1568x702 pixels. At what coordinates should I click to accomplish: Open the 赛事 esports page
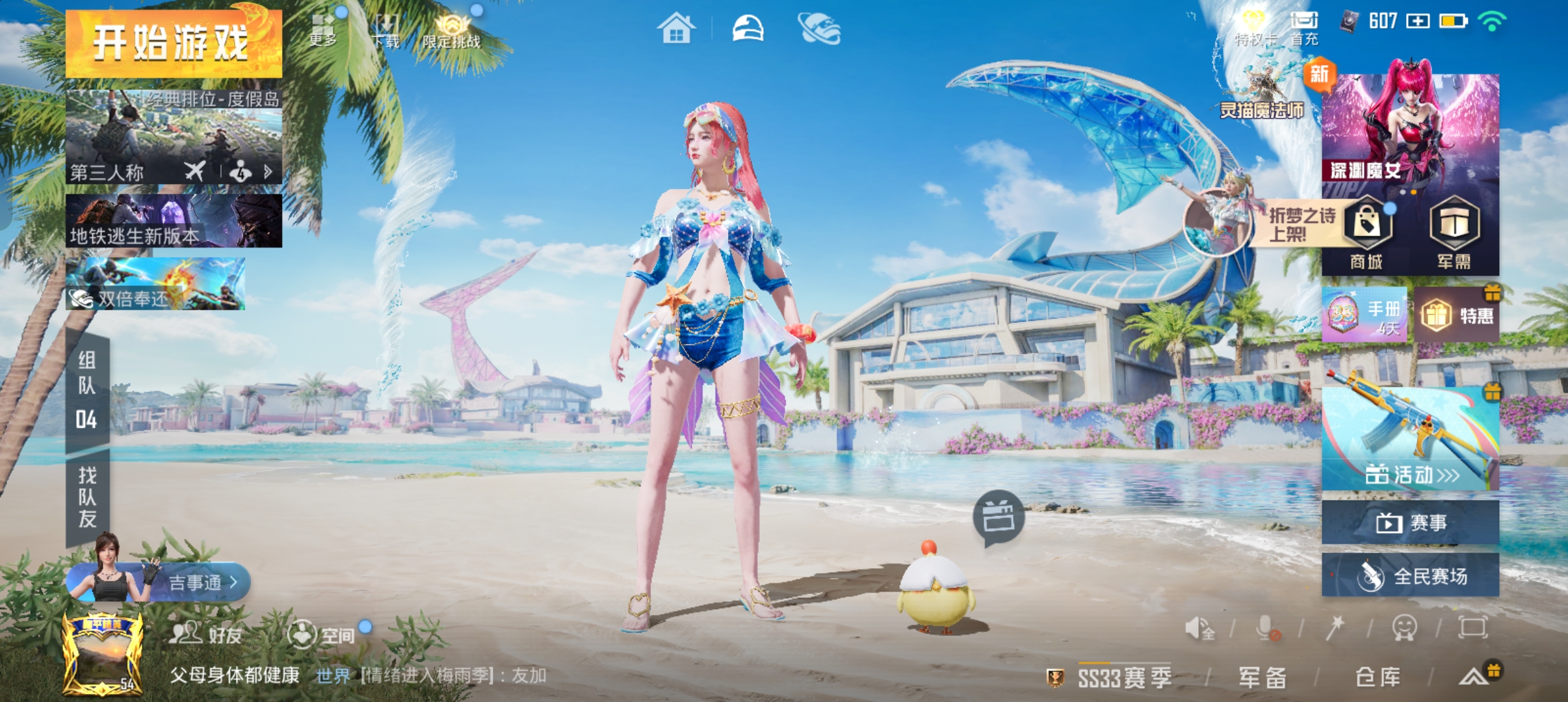click(1411, 523)
